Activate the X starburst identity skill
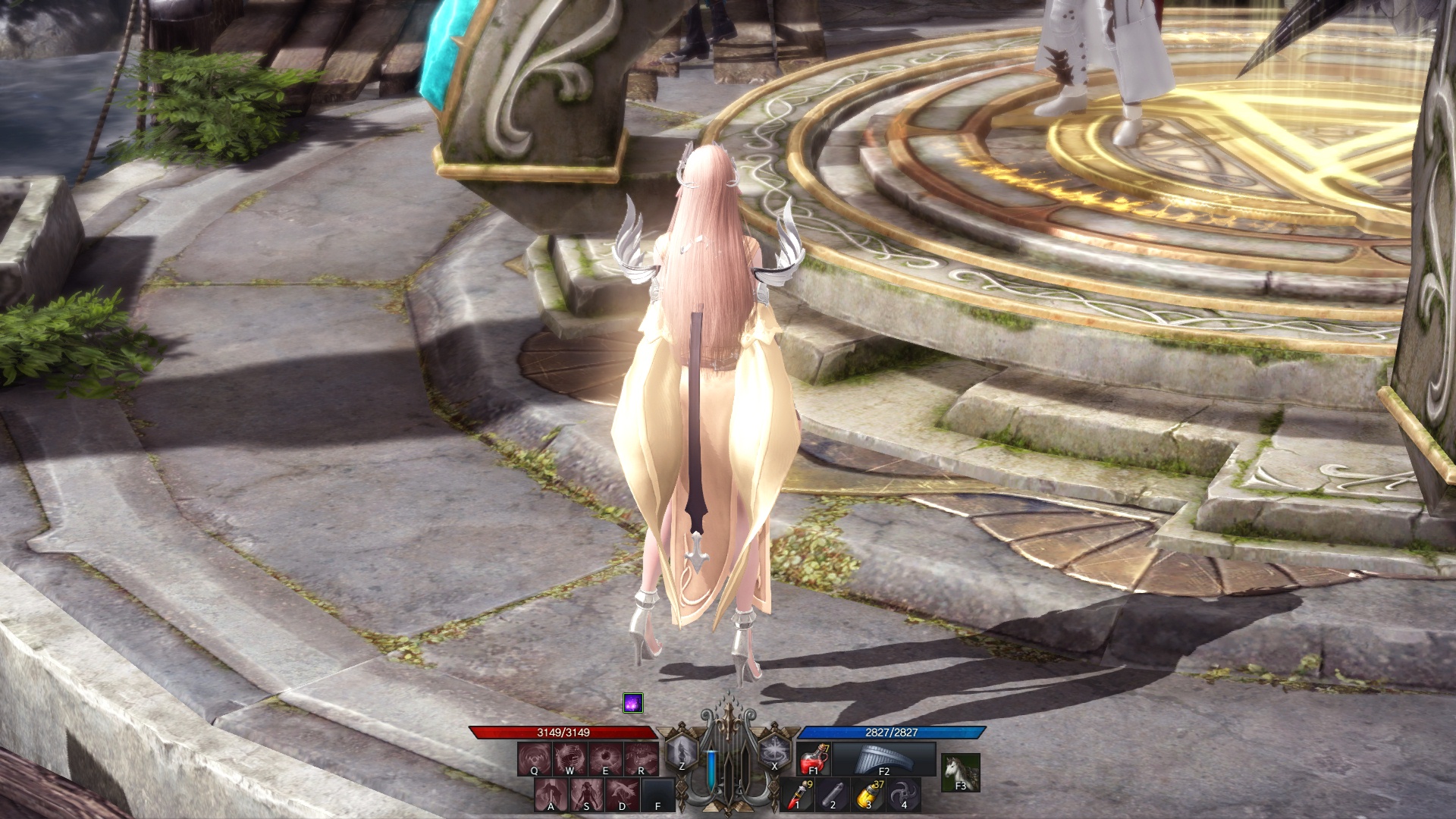Screen dimensions: 1456x819 point(774,753)
